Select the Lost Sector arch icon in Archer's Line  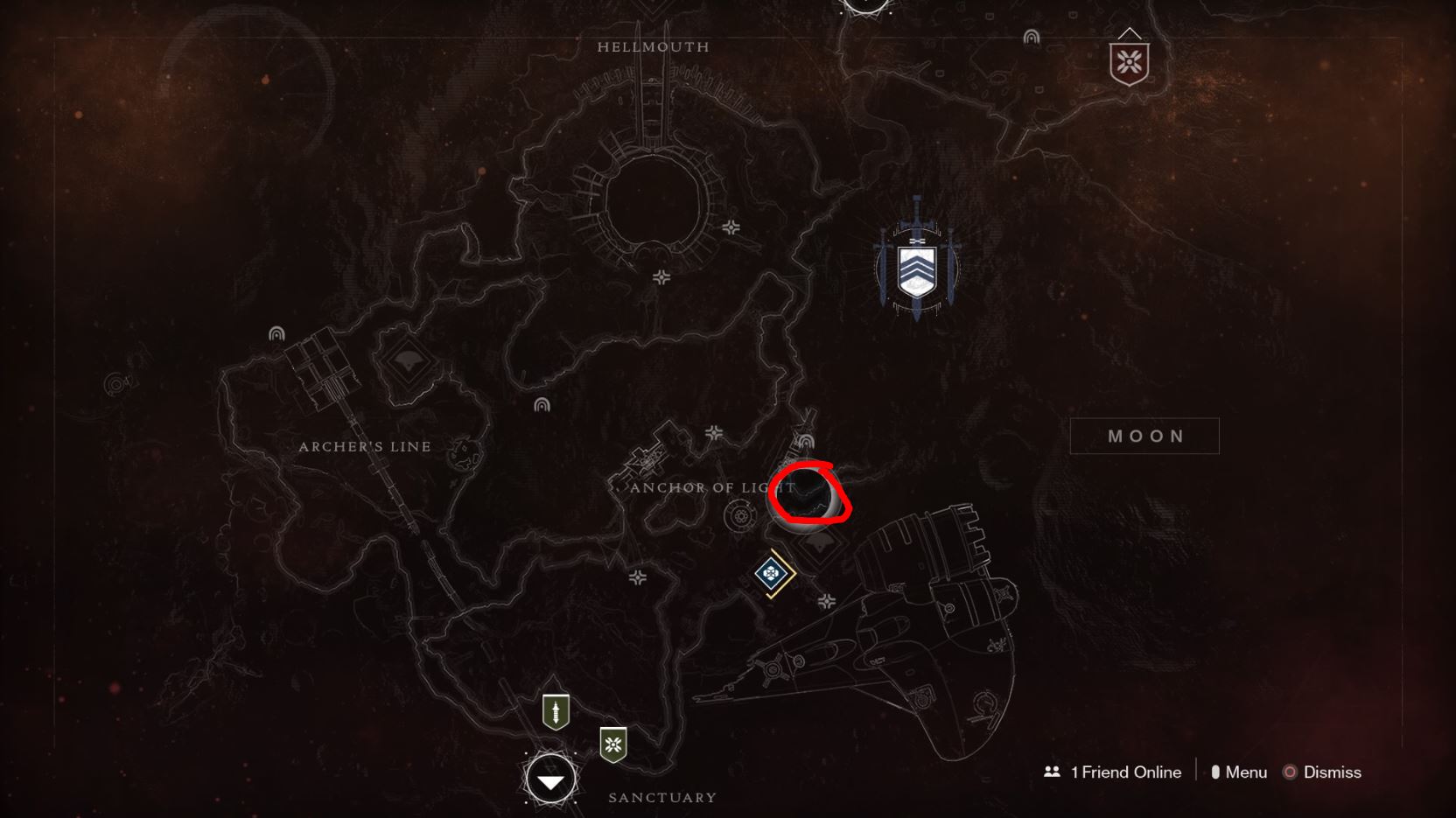276,333
